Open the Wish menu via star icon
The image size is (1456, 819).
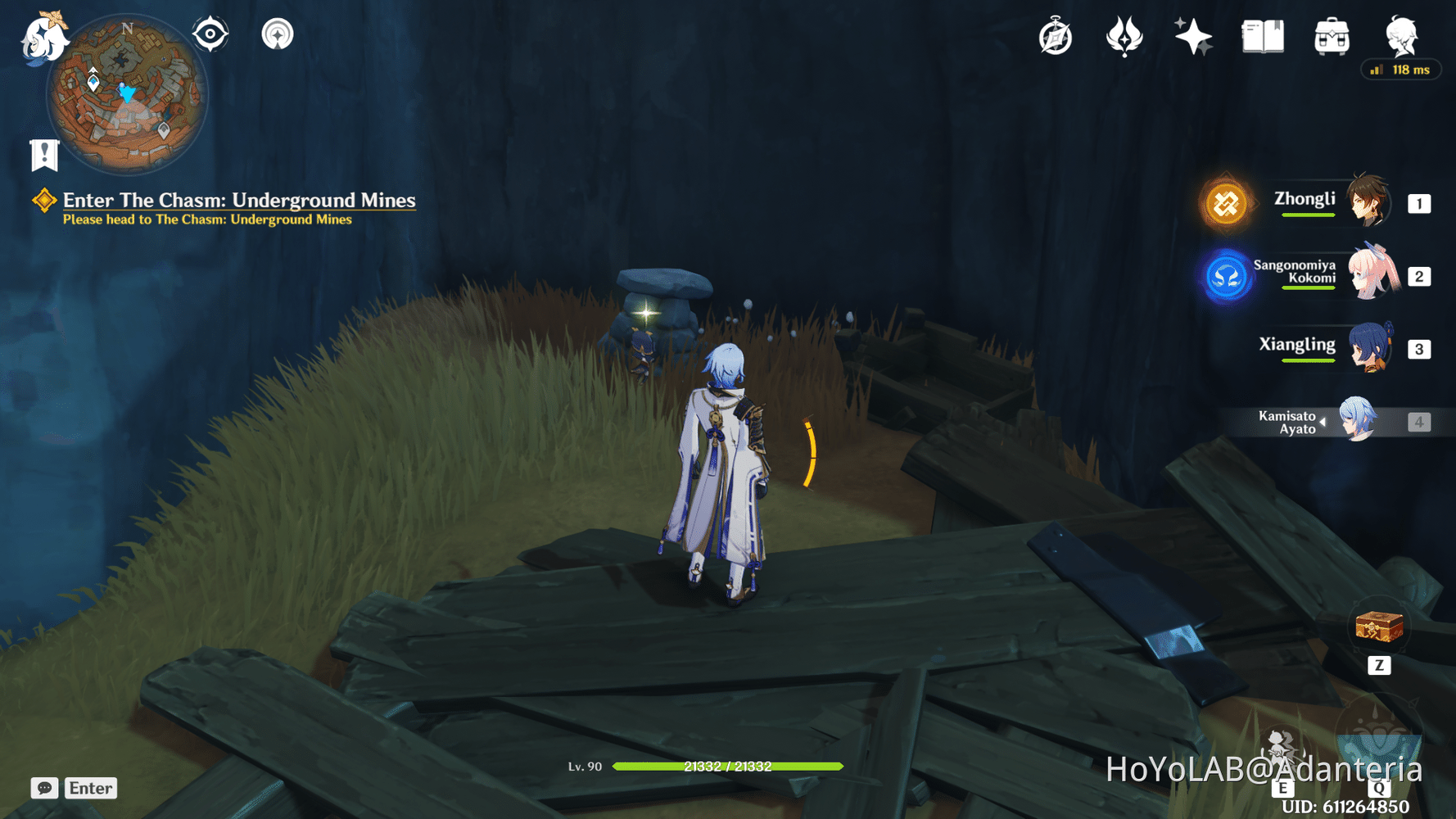coord(1191,34)
